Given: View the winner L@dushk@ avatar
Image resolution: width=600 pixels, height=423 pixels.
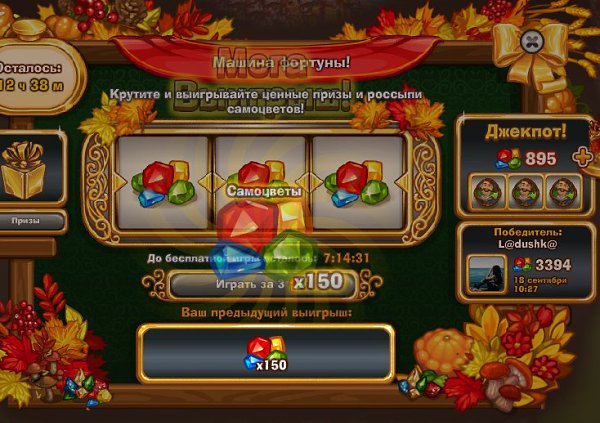Looking at the screenshot, I should (485, 273).
